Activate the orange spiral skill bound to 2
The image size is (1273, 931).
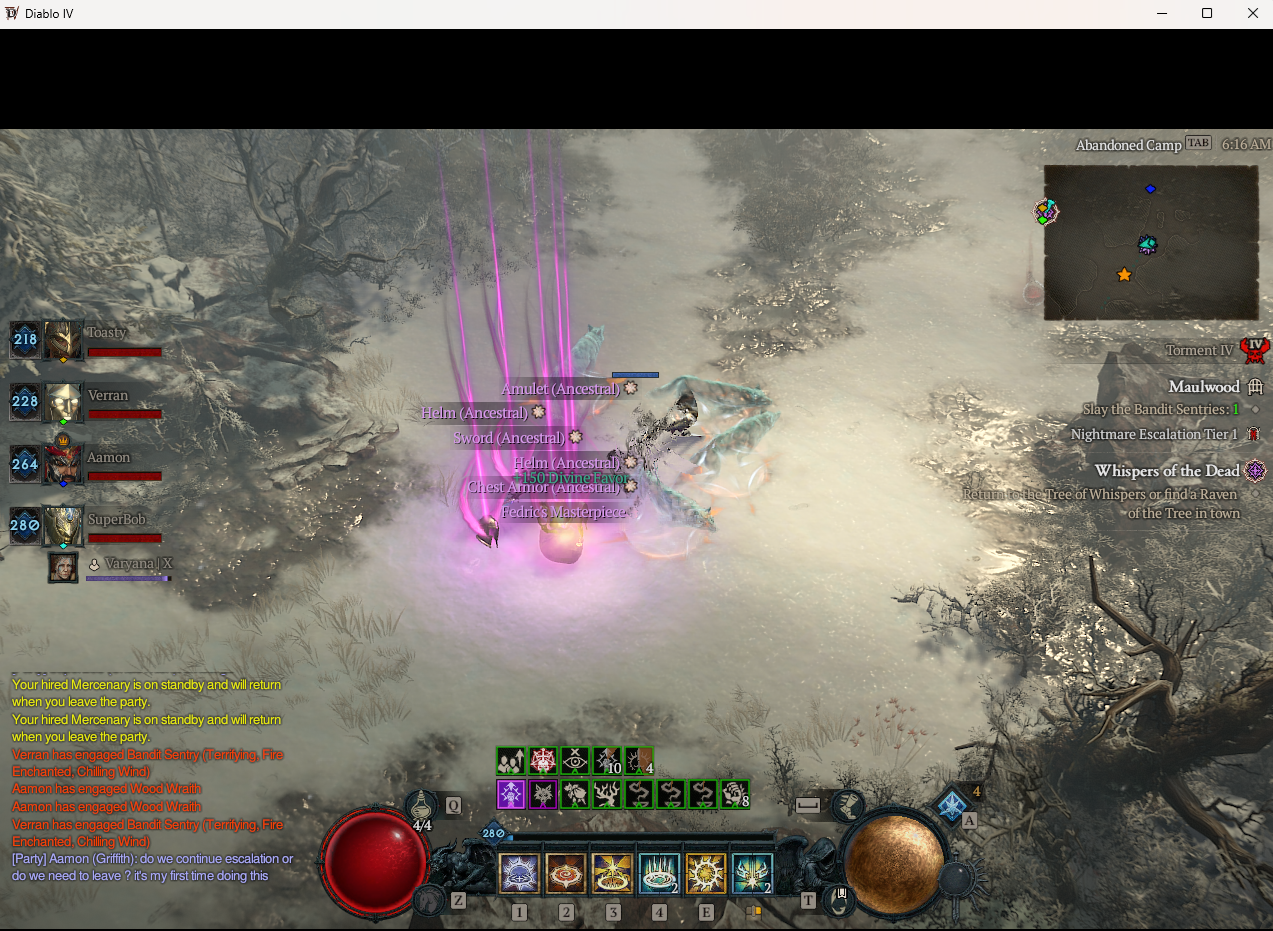coord(566,874)
